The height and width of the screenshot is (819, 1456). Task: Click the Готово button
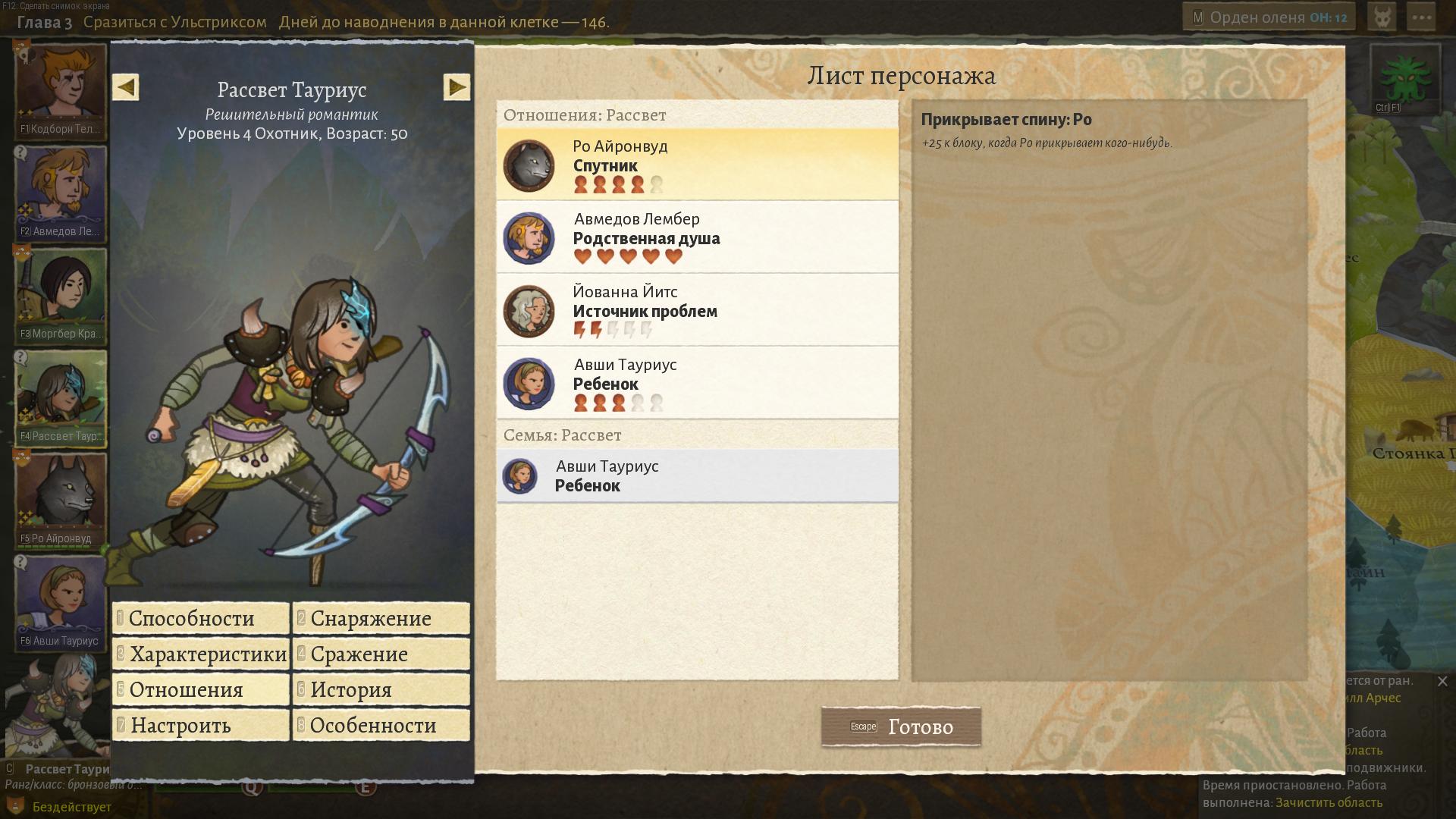pos(901,726)
